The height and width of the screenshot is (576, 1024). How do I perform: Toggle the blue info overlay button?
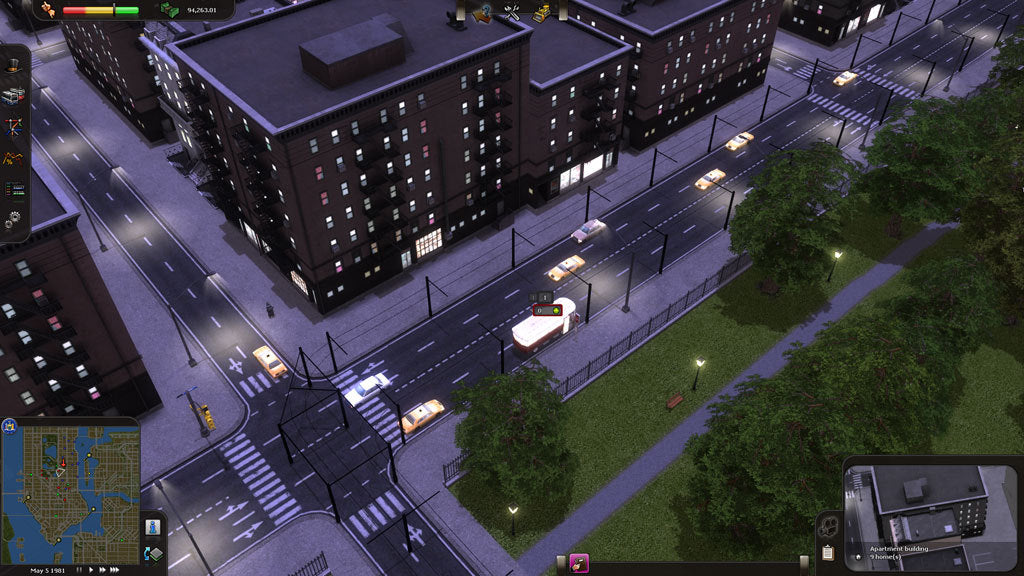(153, 526)
